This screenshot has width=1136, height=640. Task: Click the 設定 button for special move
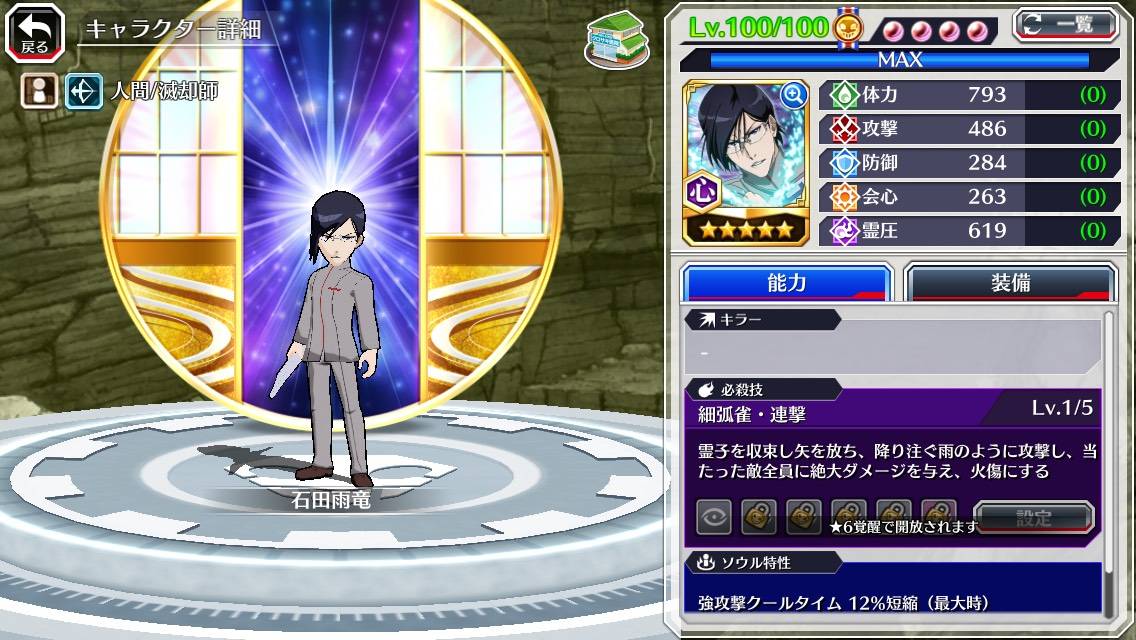coord(1033,518)
